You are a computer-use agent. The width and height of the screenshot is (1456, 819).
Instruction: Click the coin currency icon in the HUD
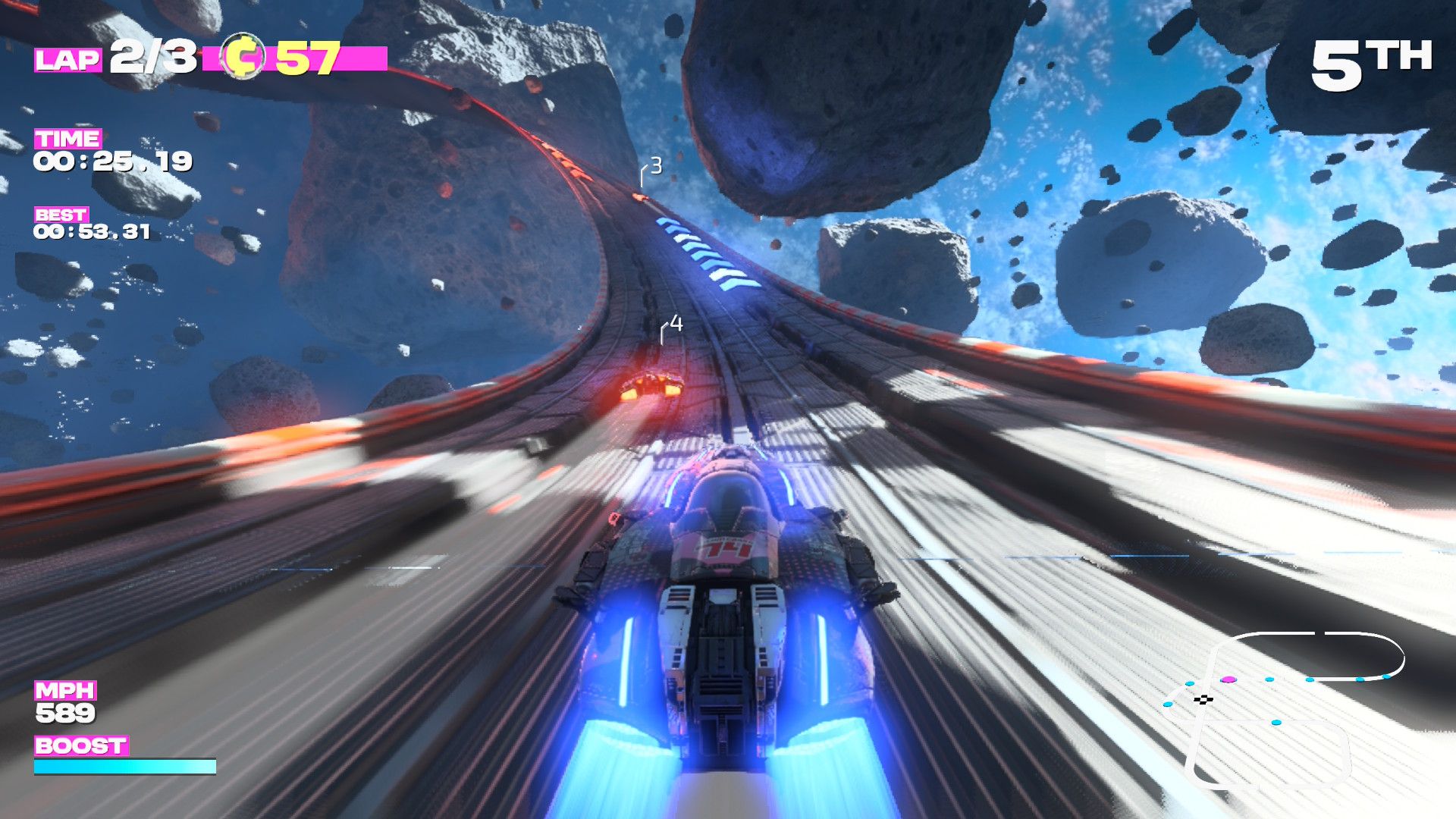point(243,54)
